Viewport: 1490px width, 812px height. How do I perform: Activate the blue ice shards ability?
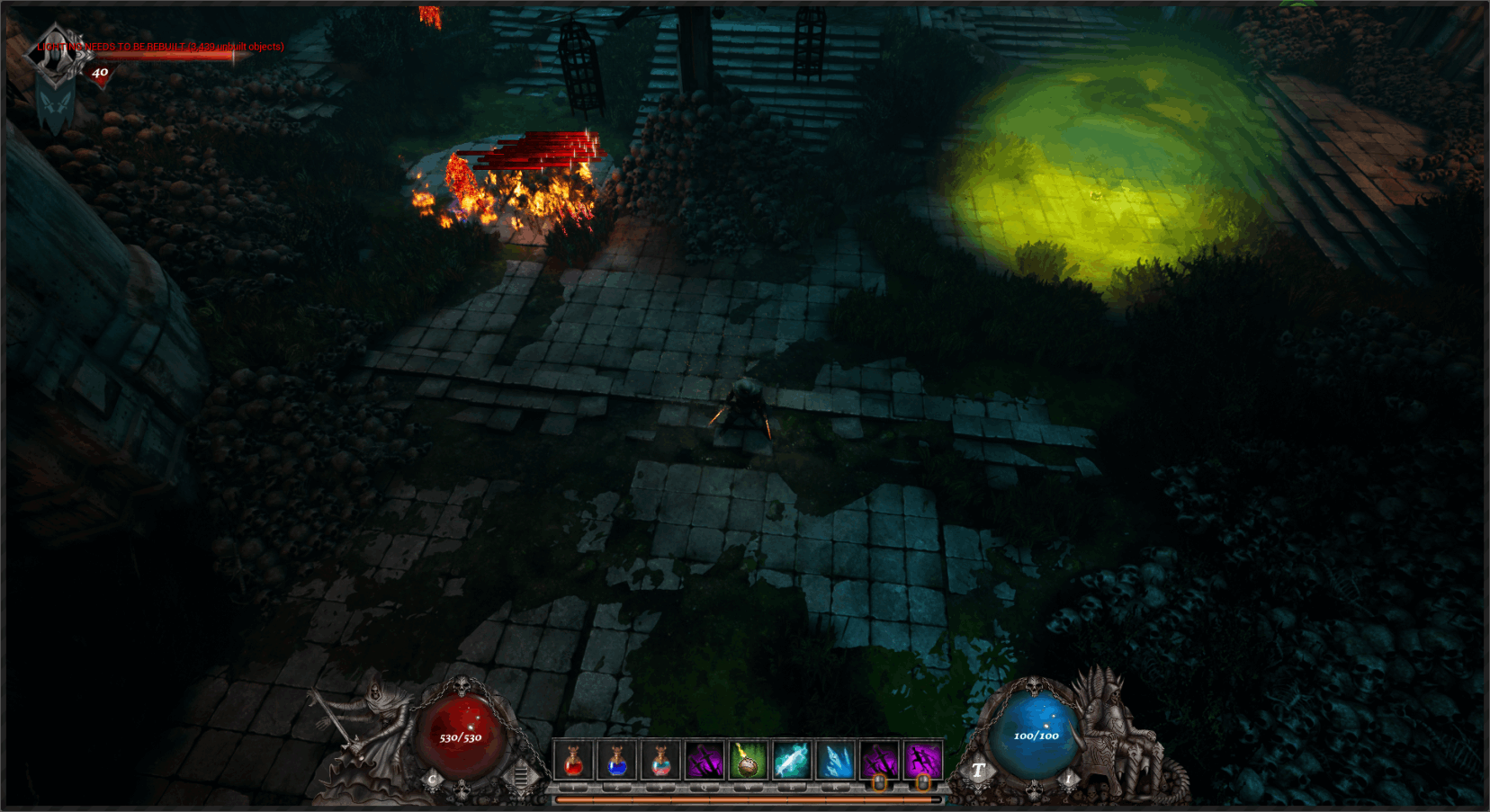click(x=835, y=761)
